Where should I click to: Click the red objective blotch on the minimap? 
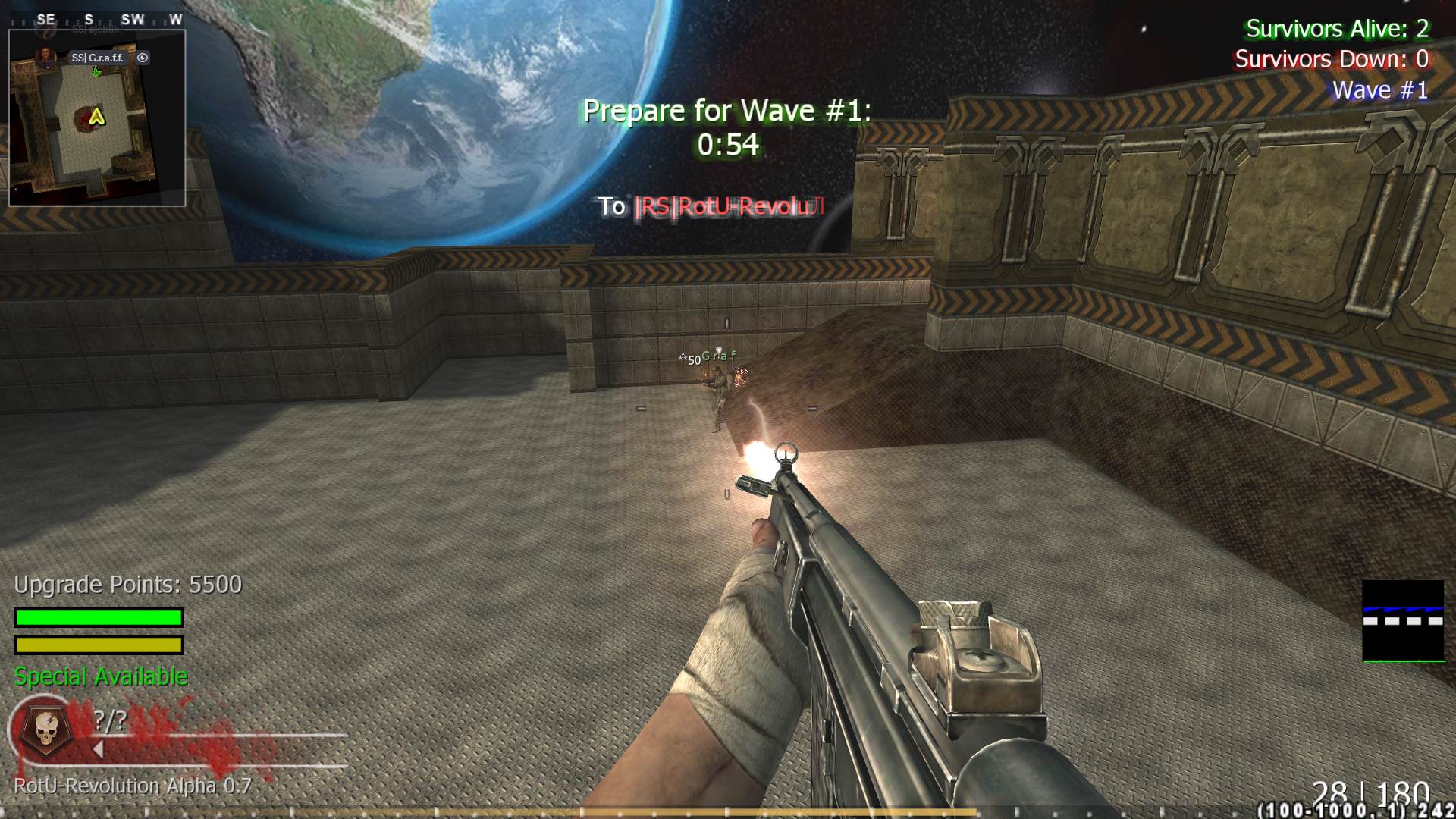coord(83,119)
